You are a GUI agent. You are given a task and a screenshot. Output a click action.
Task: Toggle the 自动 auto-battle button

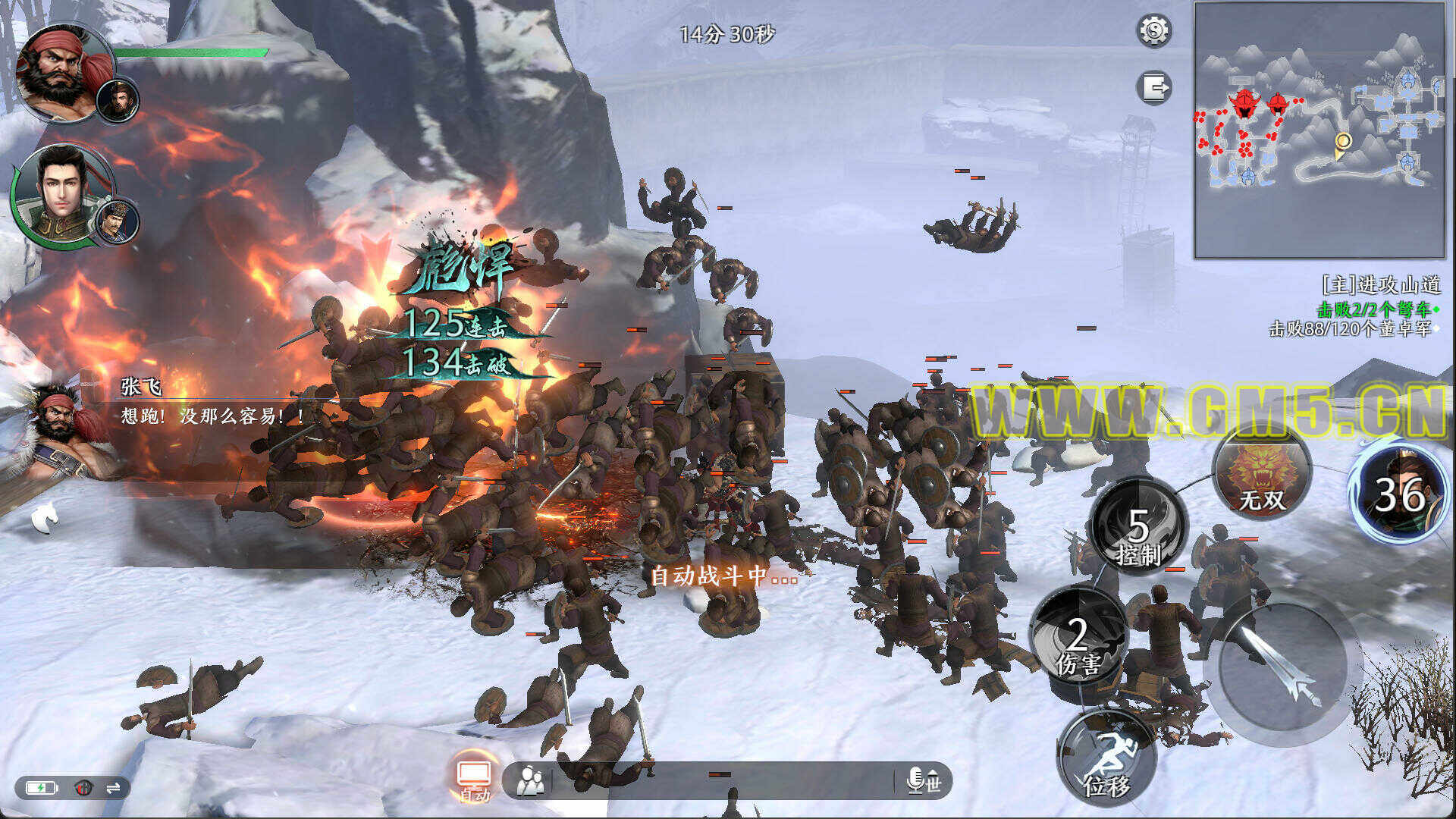click(x=474, y=779)
